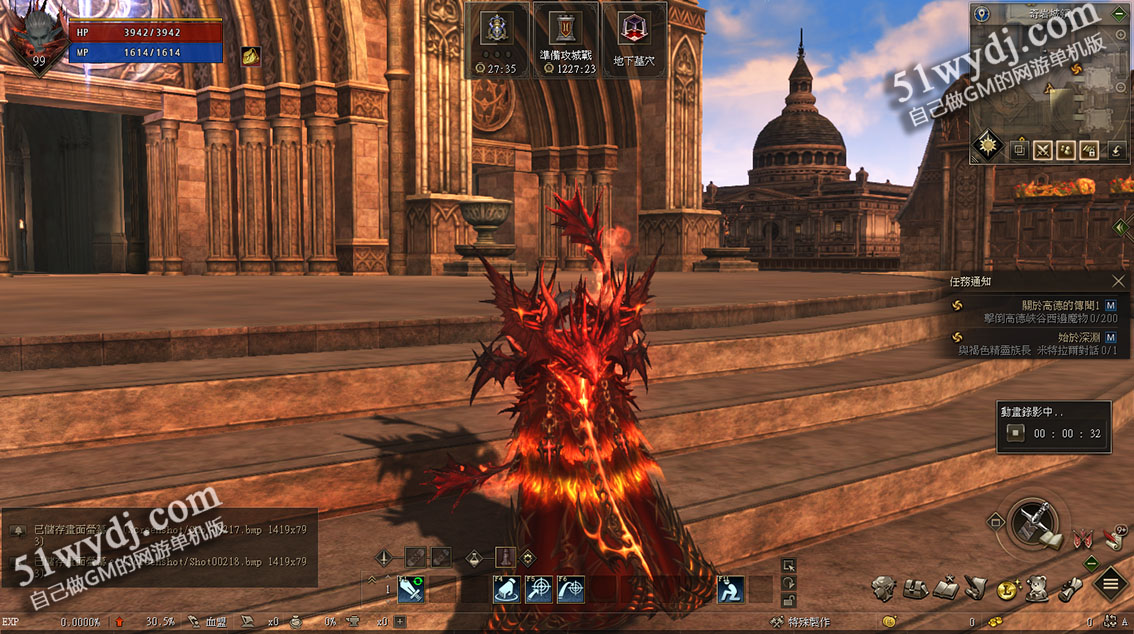Use the F11 sitting rest skill

[731, 590]
